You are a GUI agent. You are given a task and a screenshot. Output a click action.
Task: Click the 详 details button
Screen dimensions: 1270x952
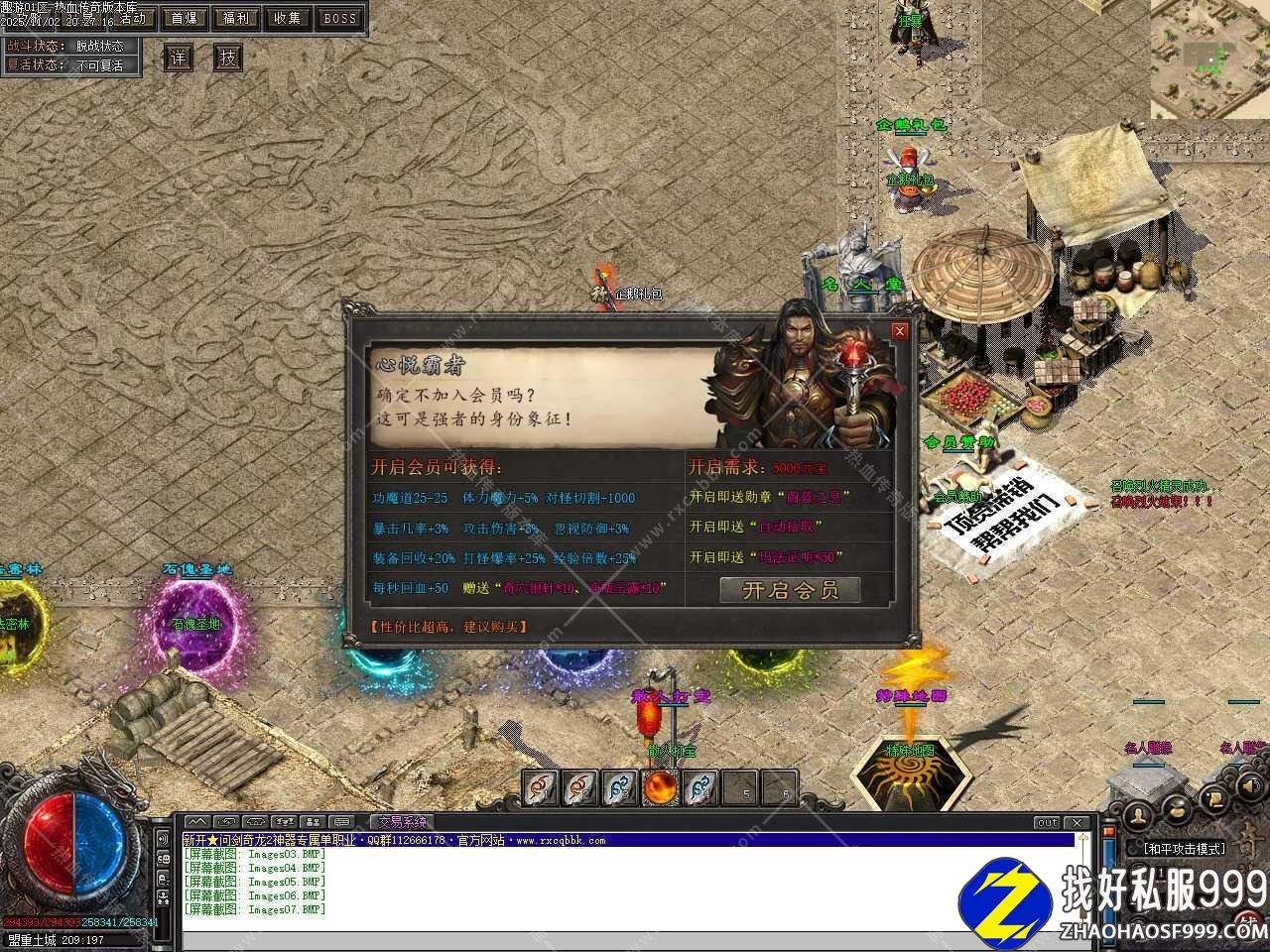coord(178,58)
